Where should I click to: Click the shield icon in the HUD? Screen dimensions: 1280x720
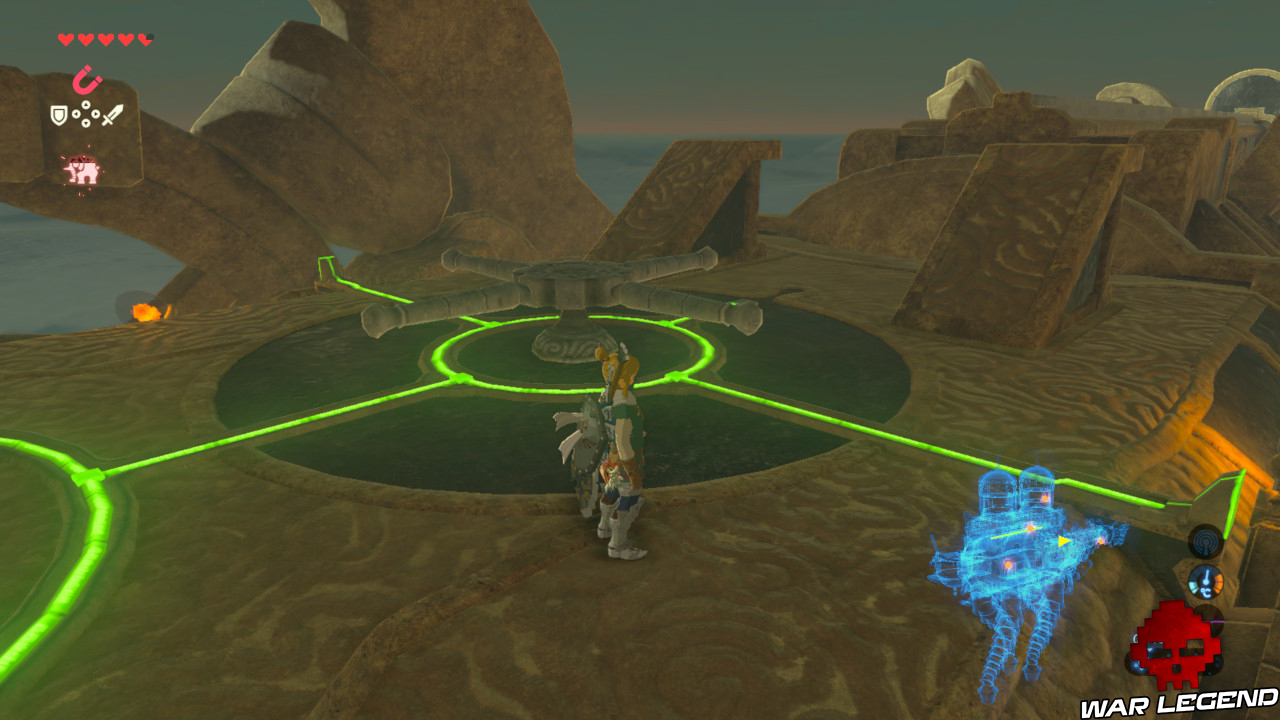tap(58, 114)
